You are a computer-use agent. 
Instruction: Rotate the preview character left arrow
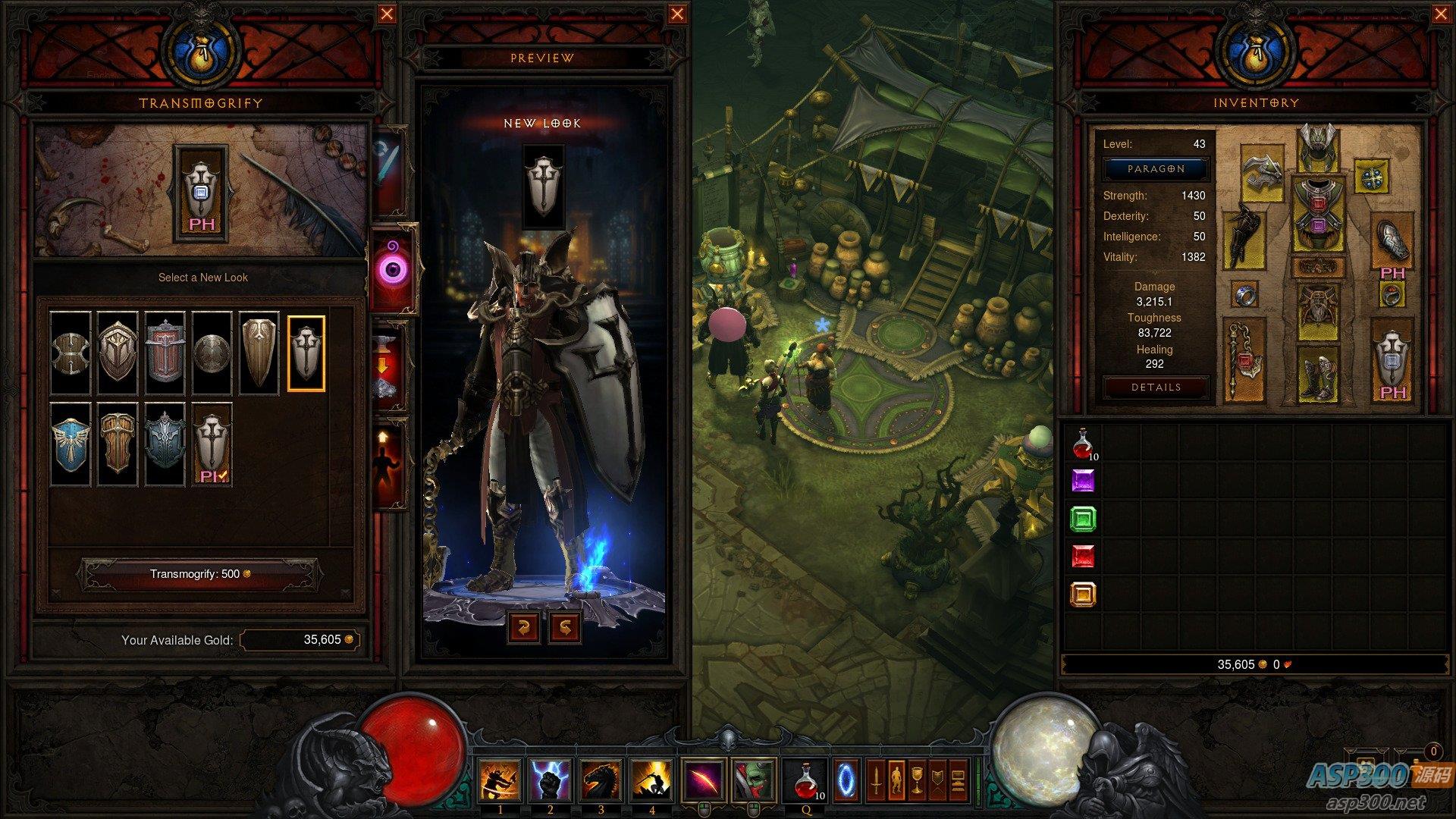(x=524, y=627)
